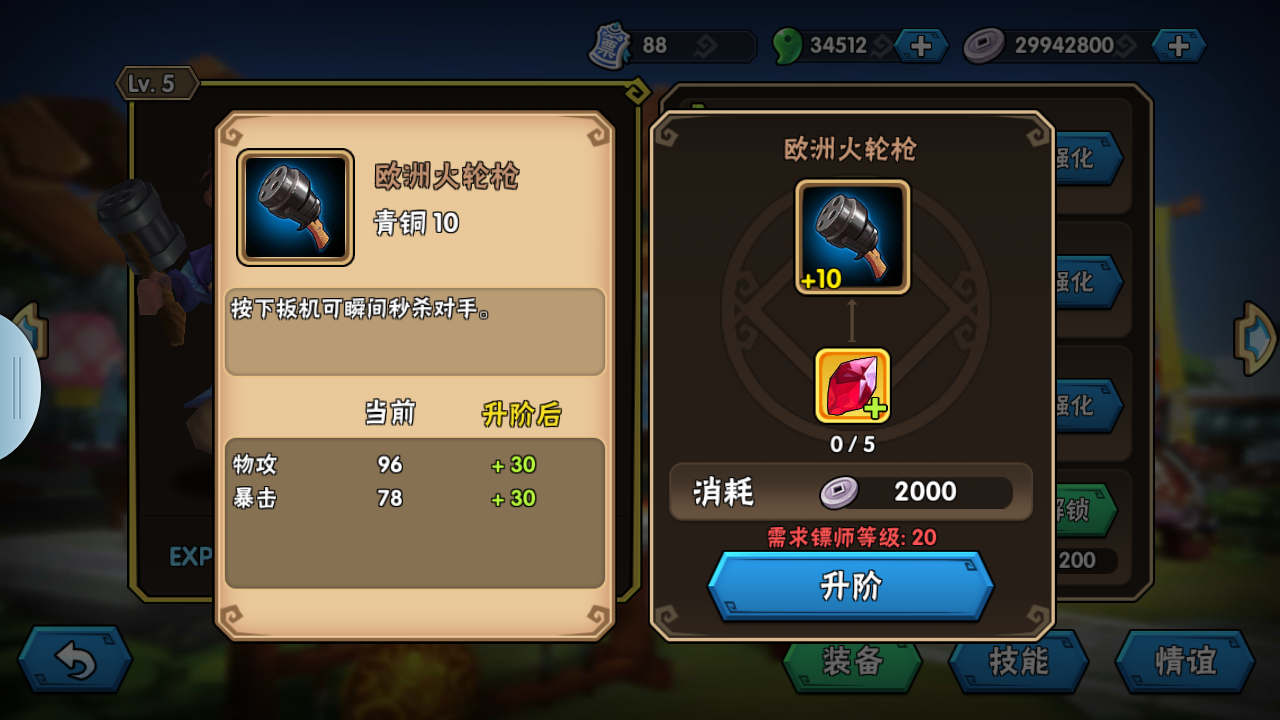Open the 情谊 friendship tab

(1184, 662)
